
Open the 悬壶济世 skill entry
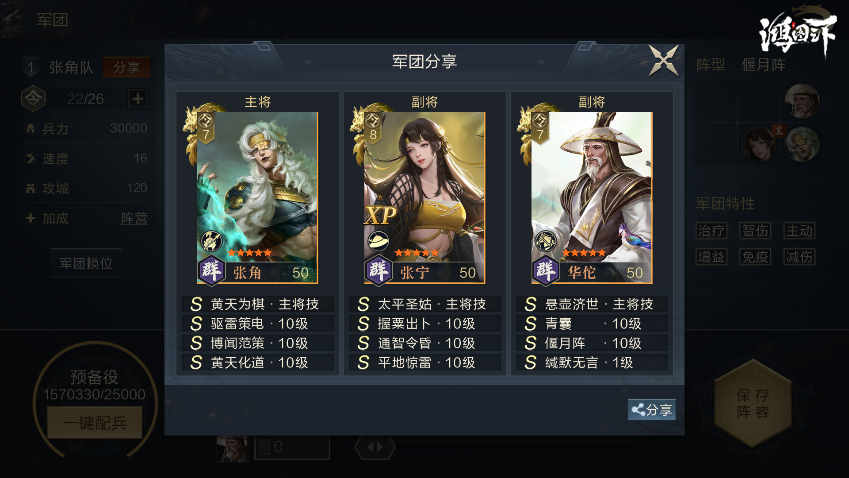[592, 304]
